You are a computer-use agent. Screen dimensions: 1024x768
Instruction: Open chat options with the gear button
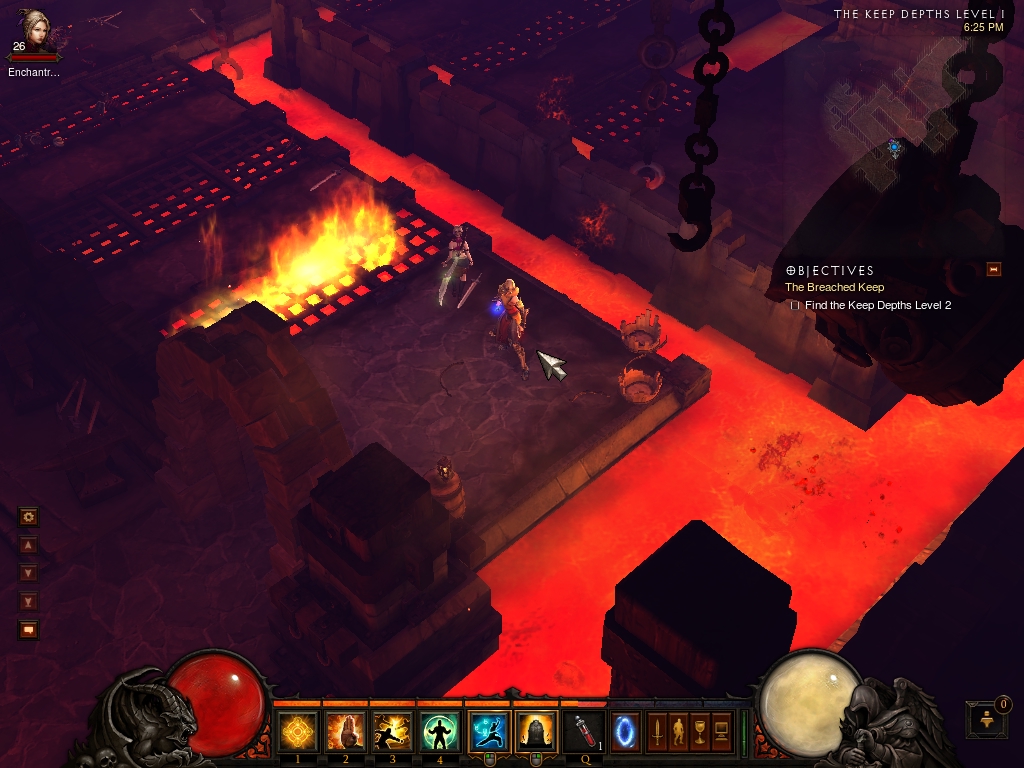(28, 517)
